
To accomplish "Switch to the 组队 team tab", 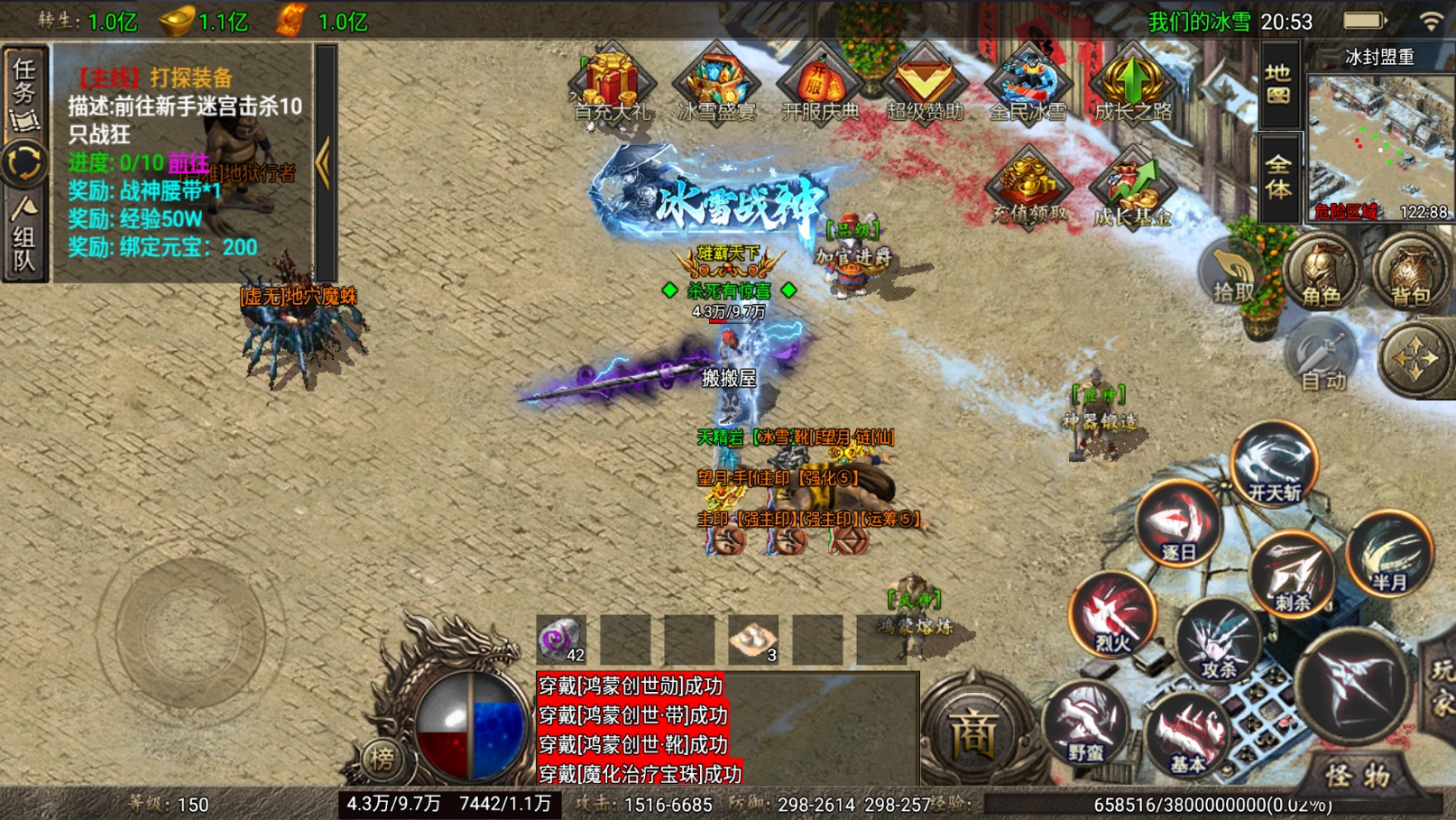I will (x=24, y=236).
